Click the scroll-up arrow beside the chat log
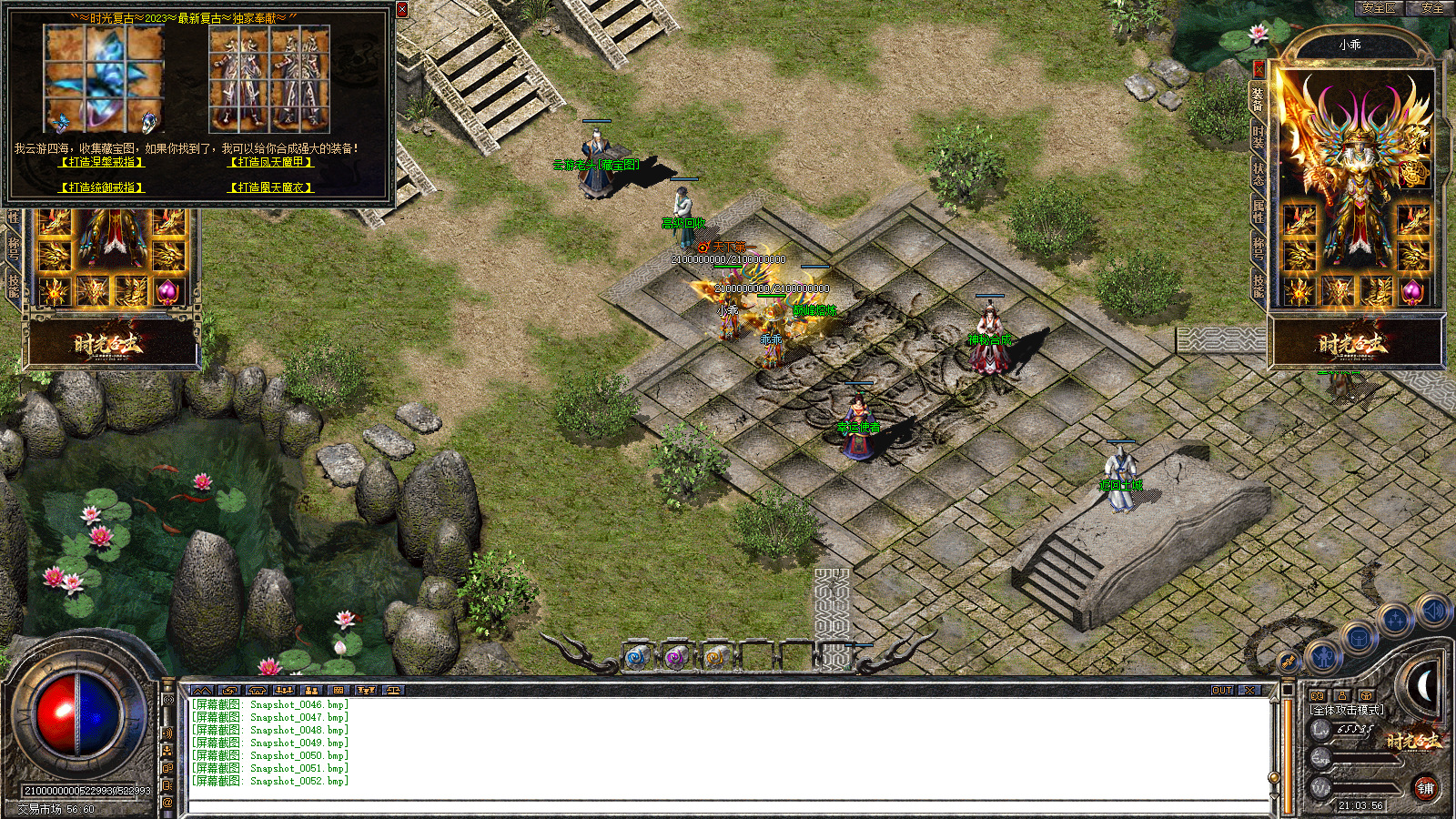1456x819 pixels. (x=1272, y=701)
